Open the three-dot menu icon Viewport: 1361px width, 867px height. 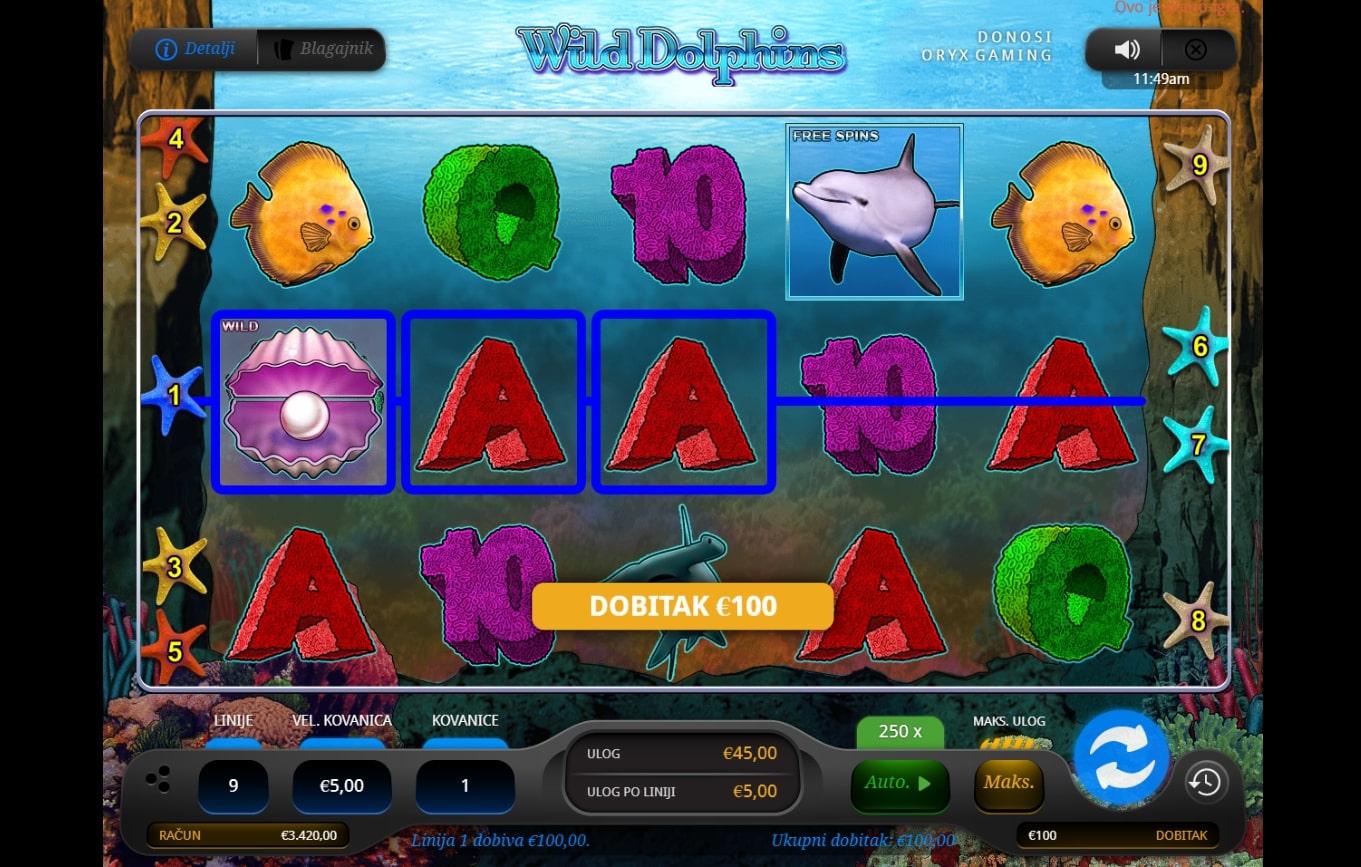coord(157,780)
